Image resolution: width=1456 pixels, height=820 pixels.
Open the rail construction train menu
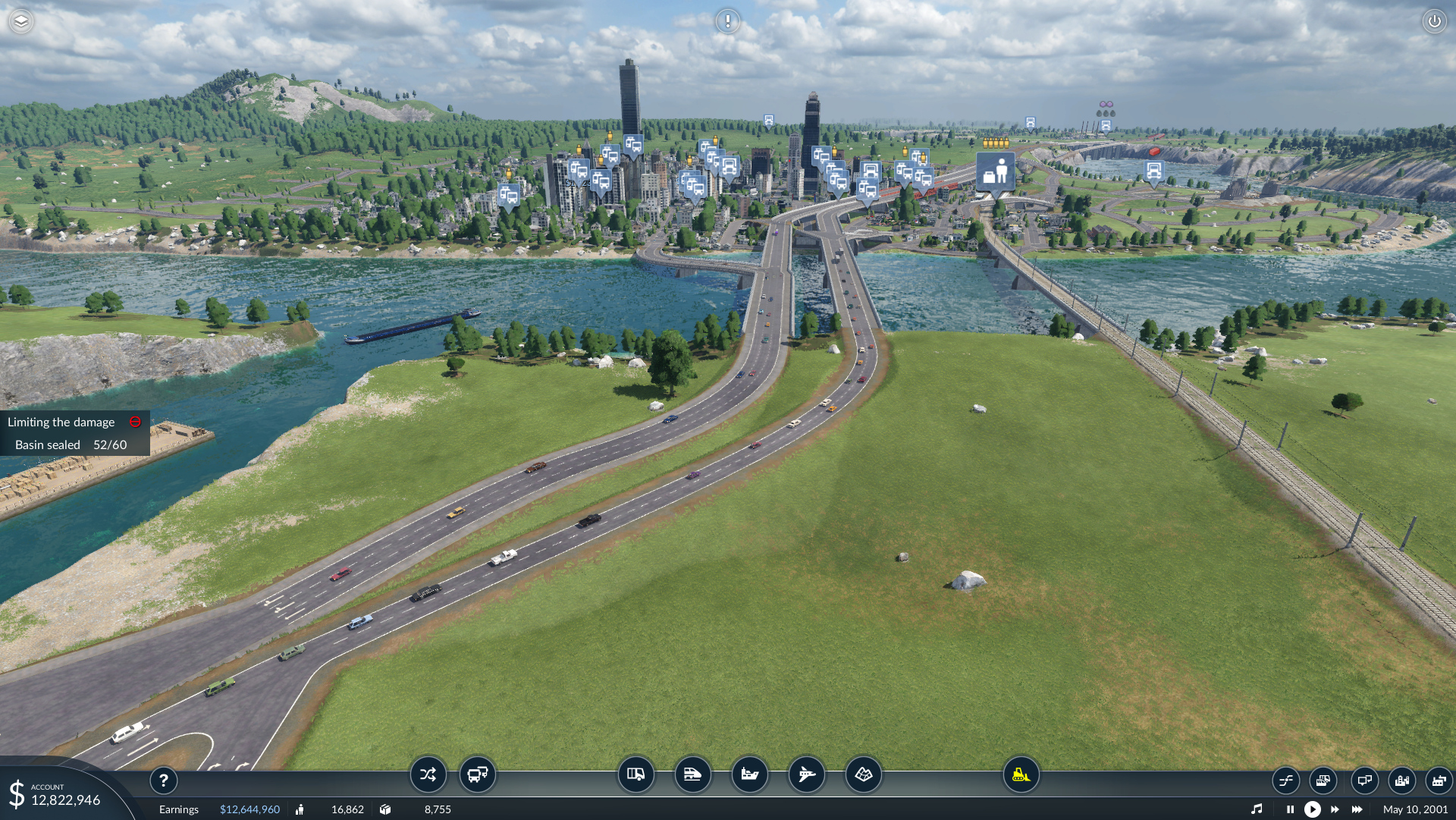point(692,774)
